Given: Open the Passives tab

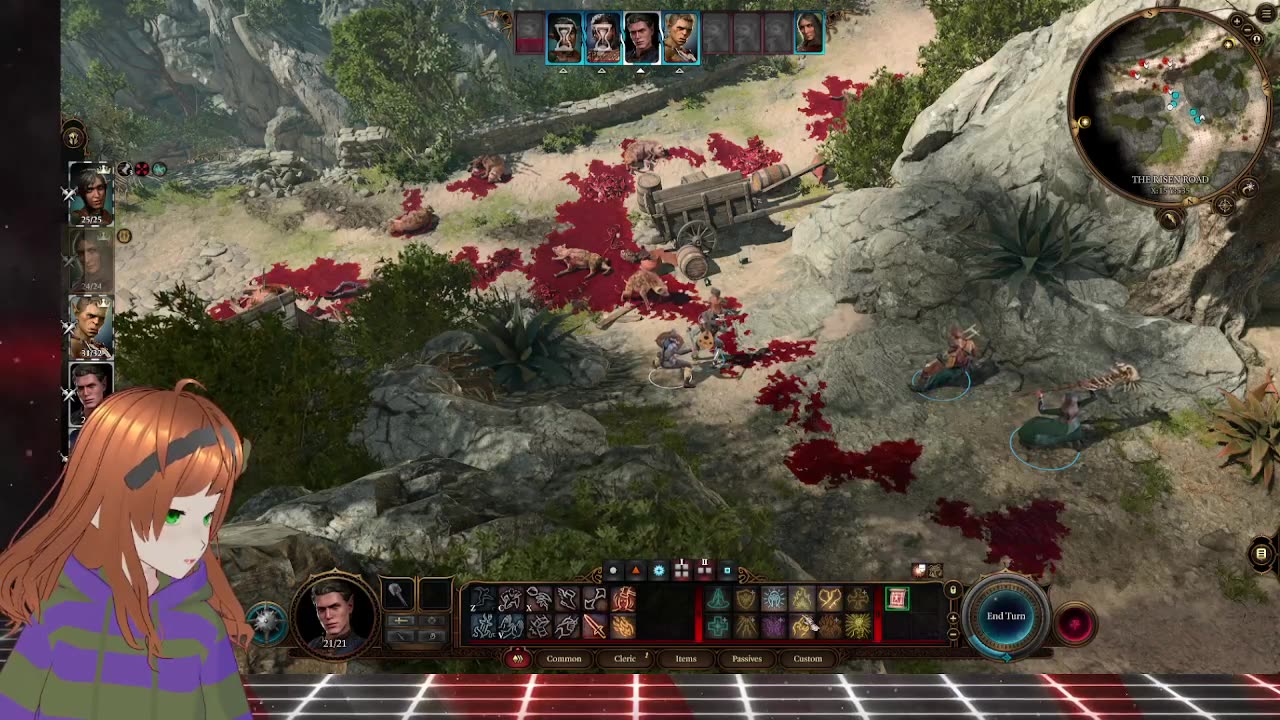Looking at the screenshot, I should pyautogui.click(x=746, y=658).
